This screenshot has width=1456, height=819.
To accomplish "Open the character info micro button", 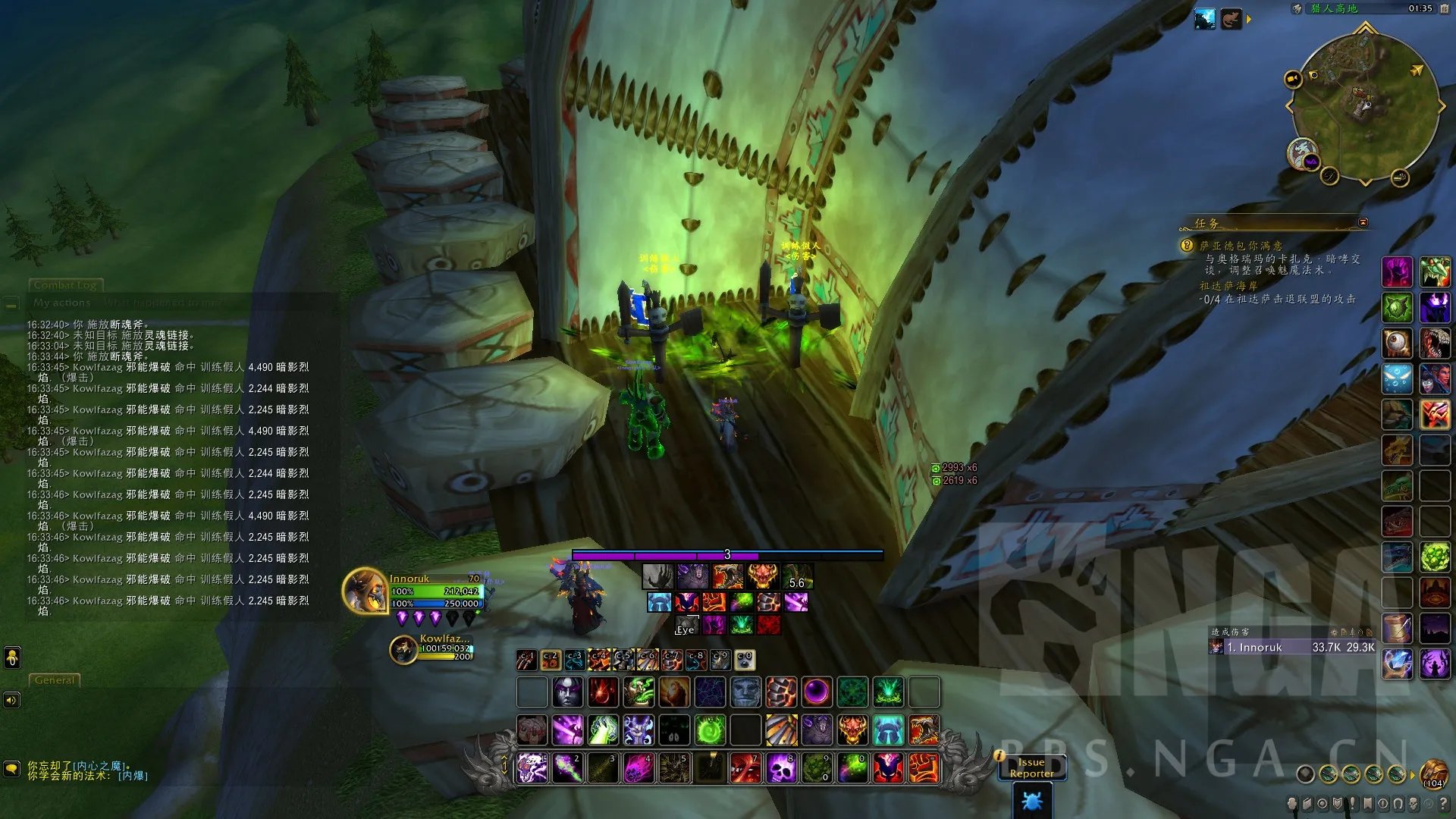I will (1292, 803).
